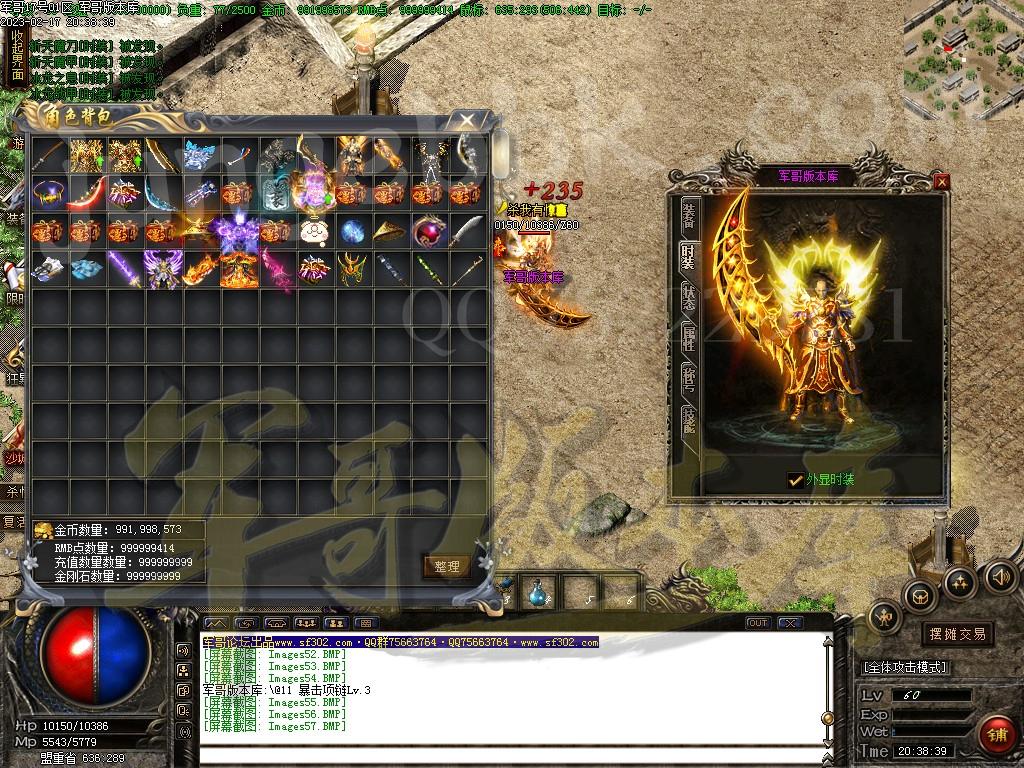Click the chat window OUT button
Viewport: 1024px width, 768px height.
pos(758,623)
